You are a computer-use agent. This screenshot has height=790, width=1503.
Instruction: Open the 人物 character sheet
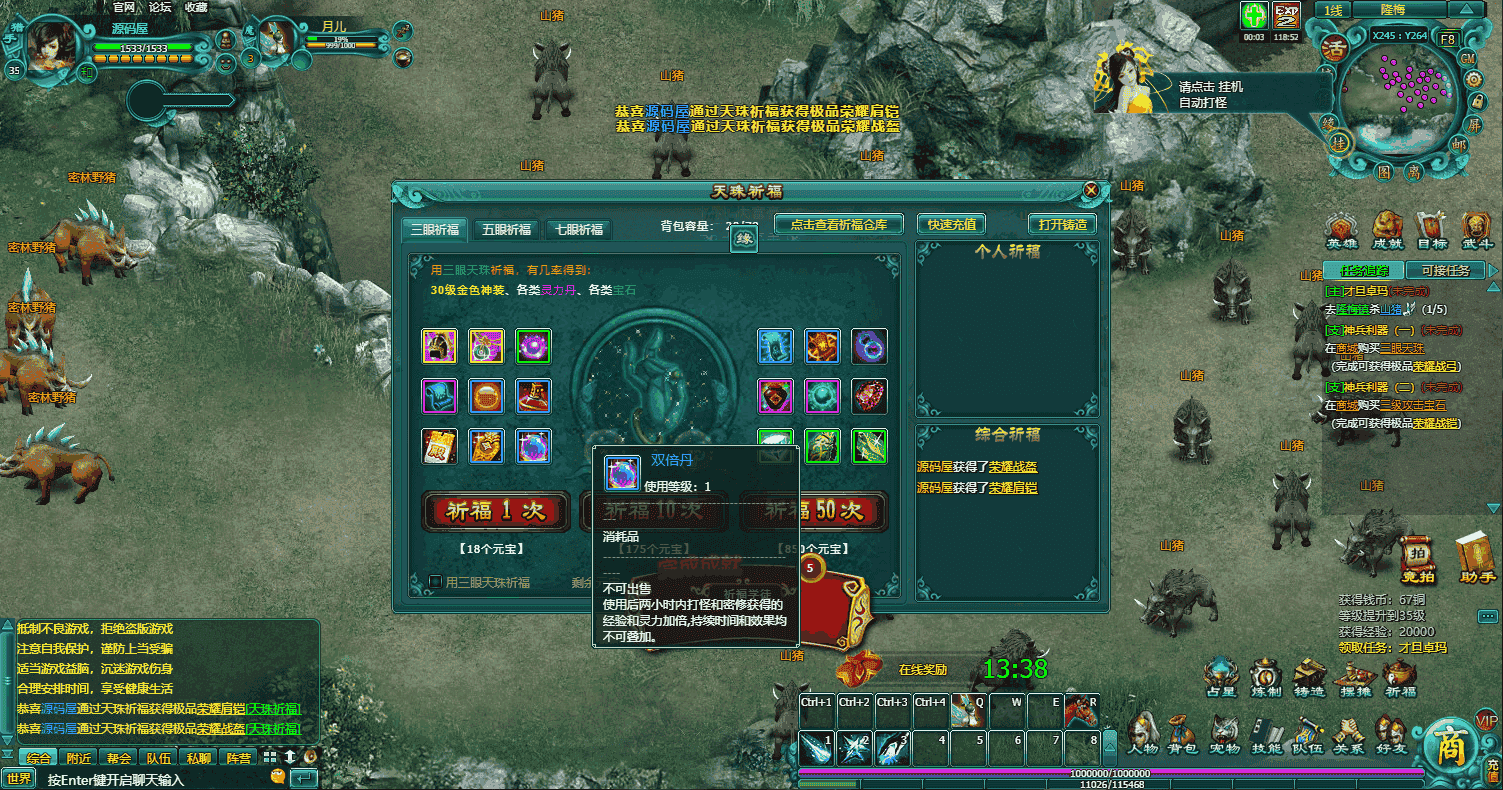point(1142,733)
